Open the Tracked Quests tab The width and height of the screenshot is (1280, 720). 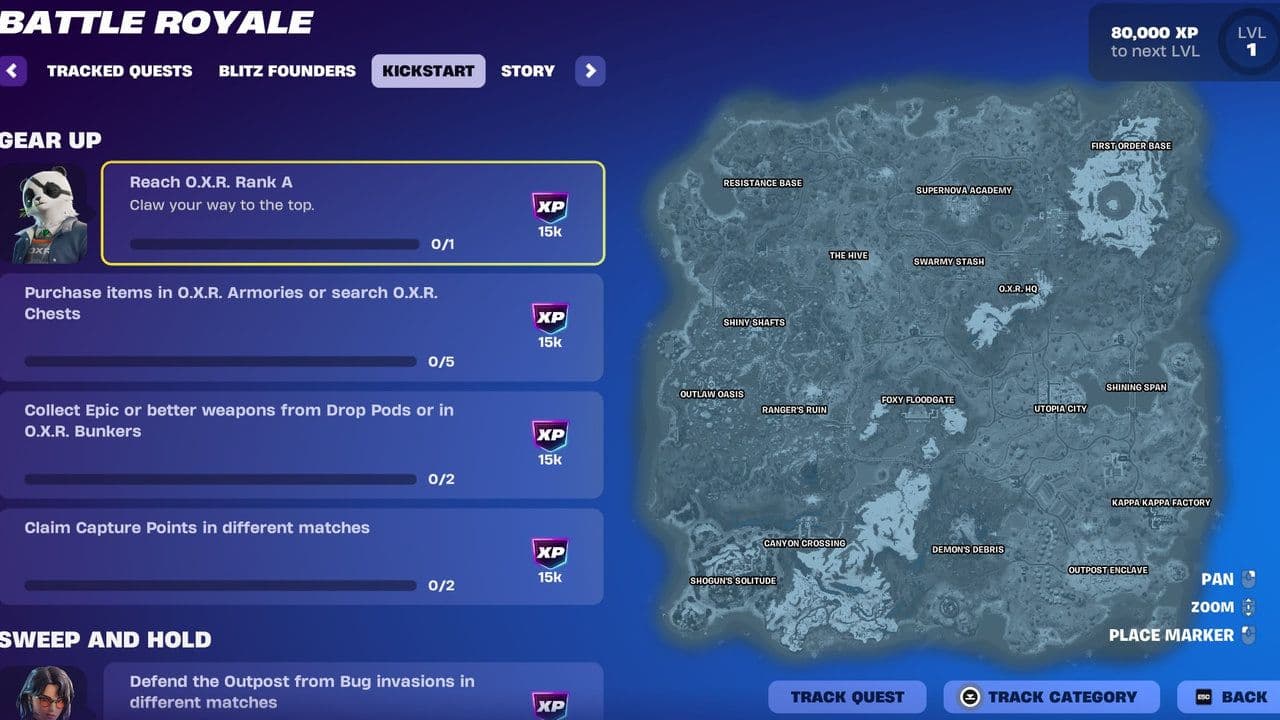coord(119,70)
